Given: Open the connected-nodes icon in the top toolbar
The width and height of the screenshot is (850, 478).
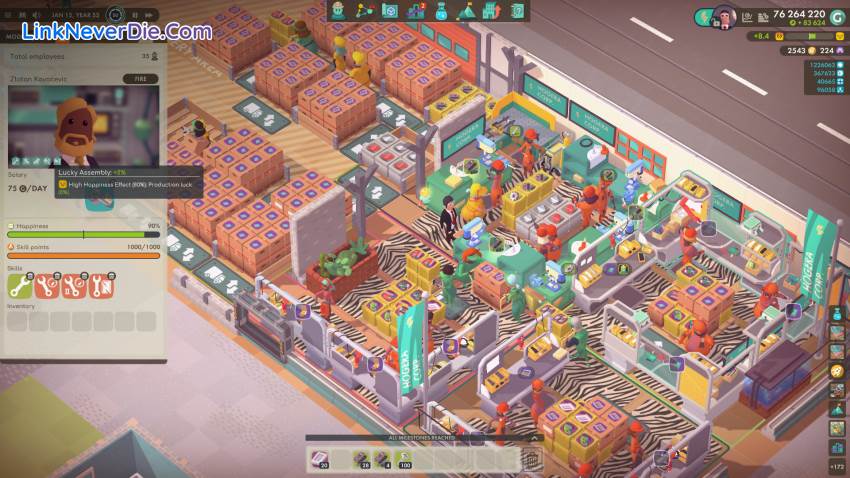Looking at the screenshot, I should [364, 11].
